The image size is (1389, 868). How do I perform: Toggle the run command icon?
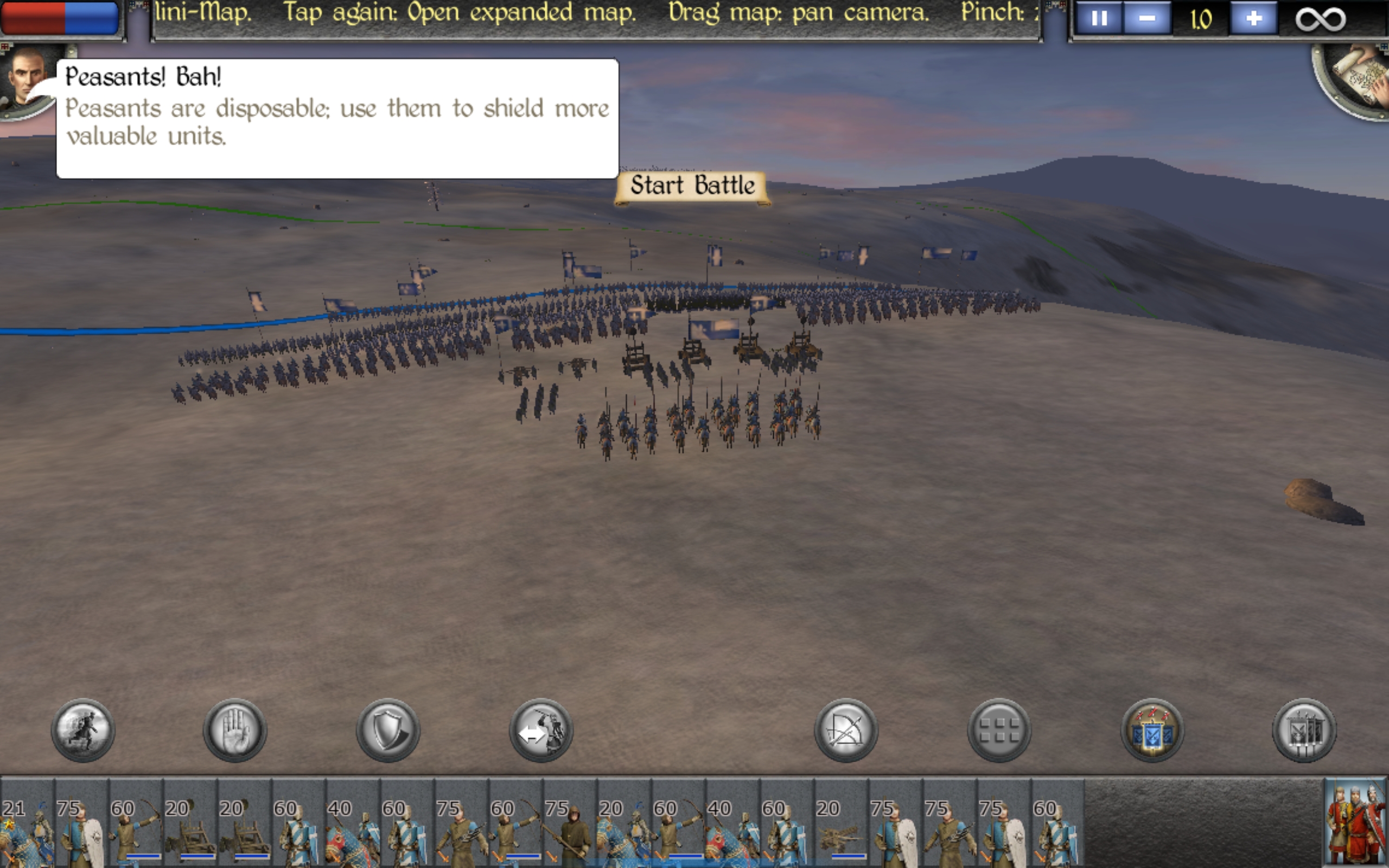[83, 730]
